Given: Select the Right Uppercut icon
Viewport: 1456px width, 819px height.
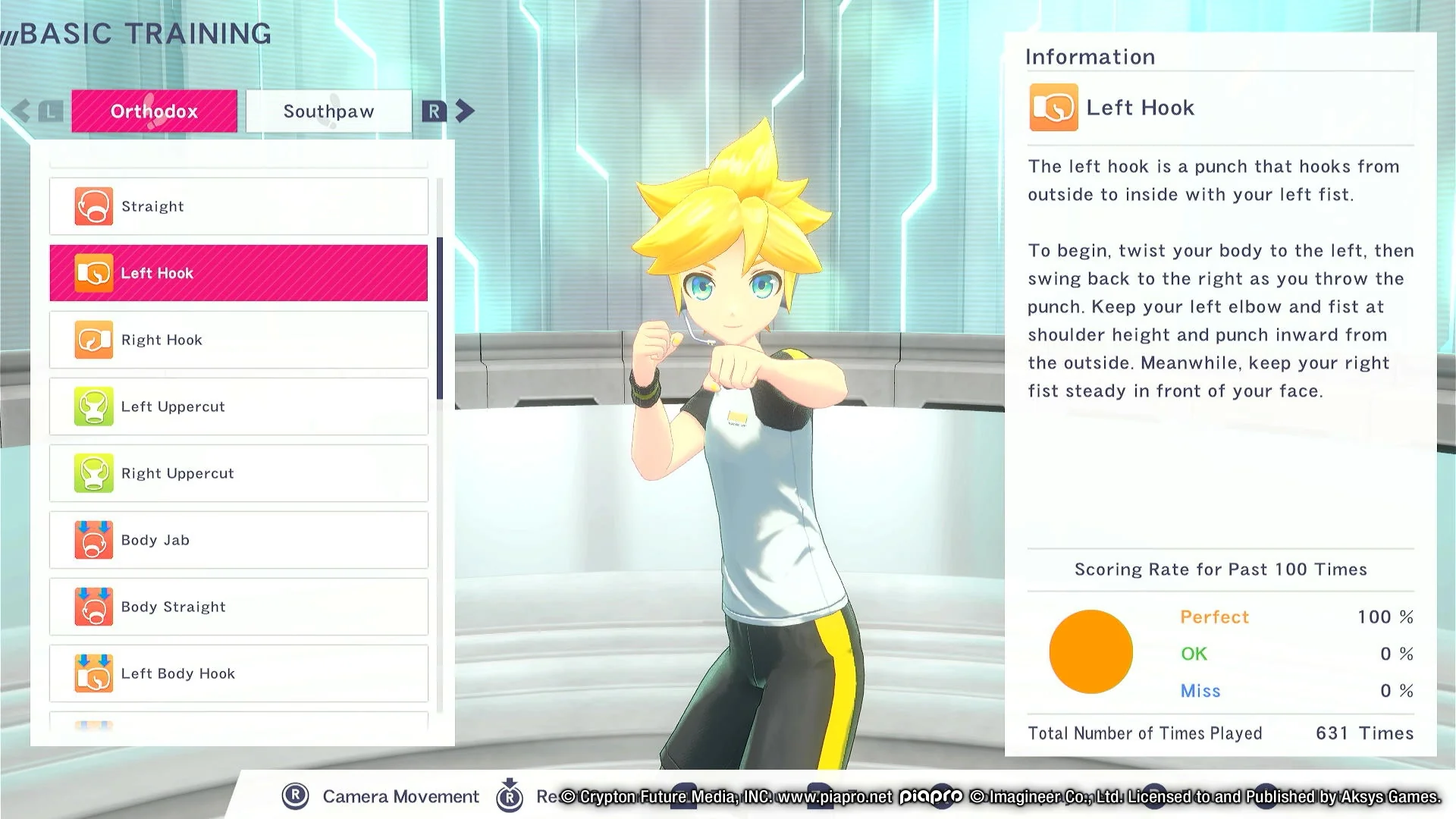Looking at the screenshot, I should click(94, 472).
